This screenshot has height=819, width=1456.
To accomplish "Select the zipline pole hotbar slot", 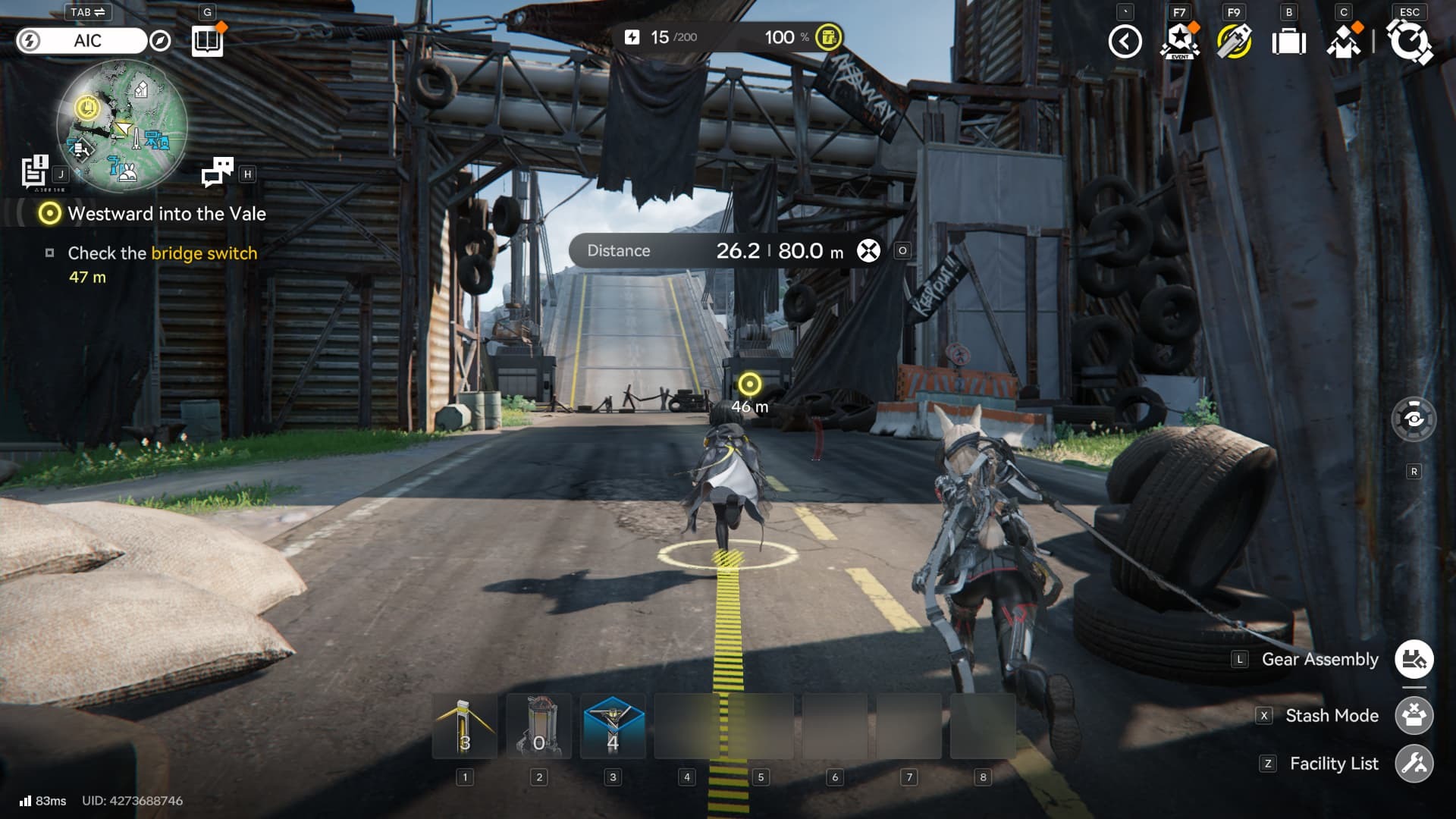I will pos(465,726).
